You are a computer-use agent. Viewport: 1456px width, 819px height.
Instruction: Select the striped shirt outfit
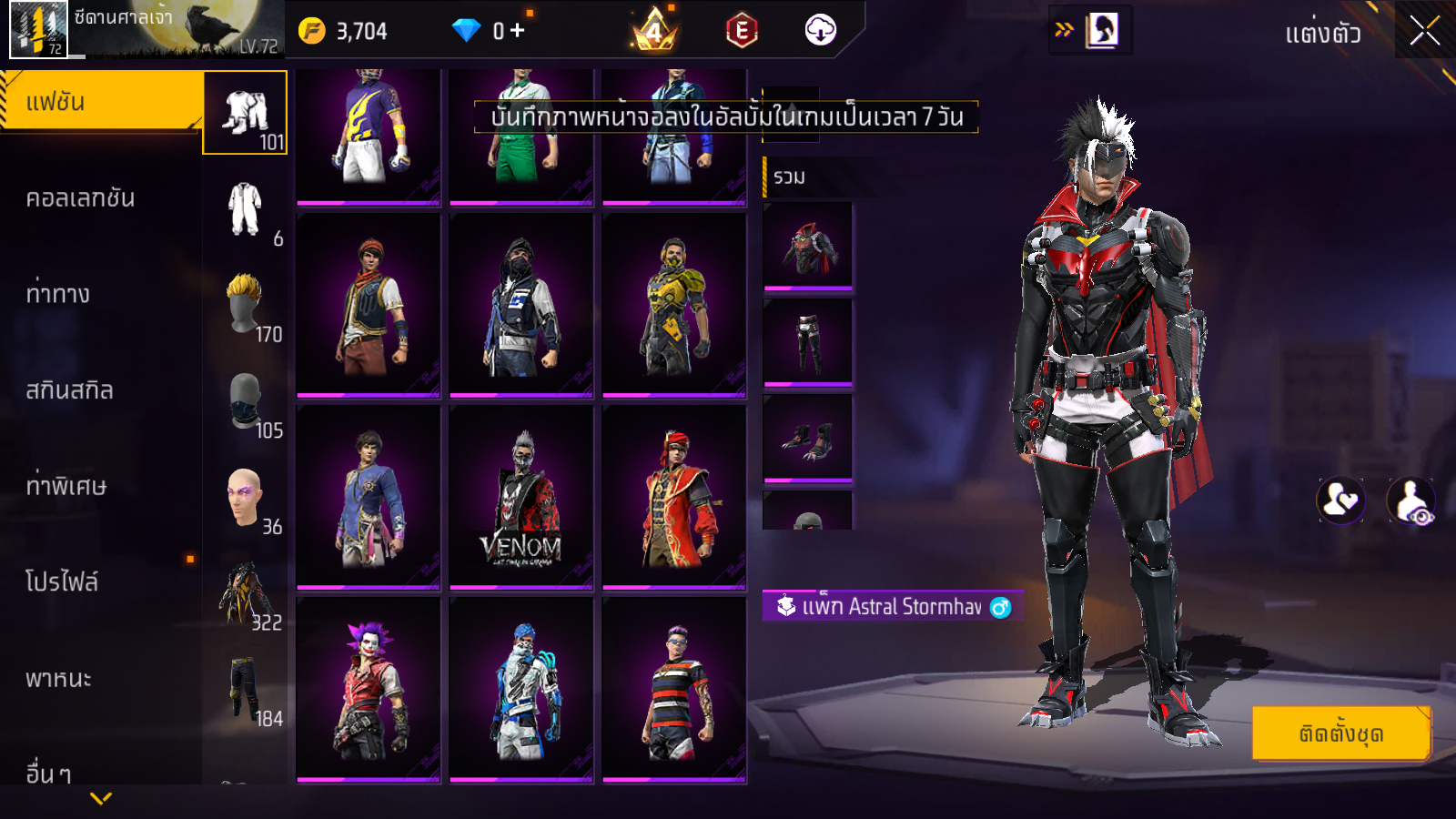[x=674, y=689]
